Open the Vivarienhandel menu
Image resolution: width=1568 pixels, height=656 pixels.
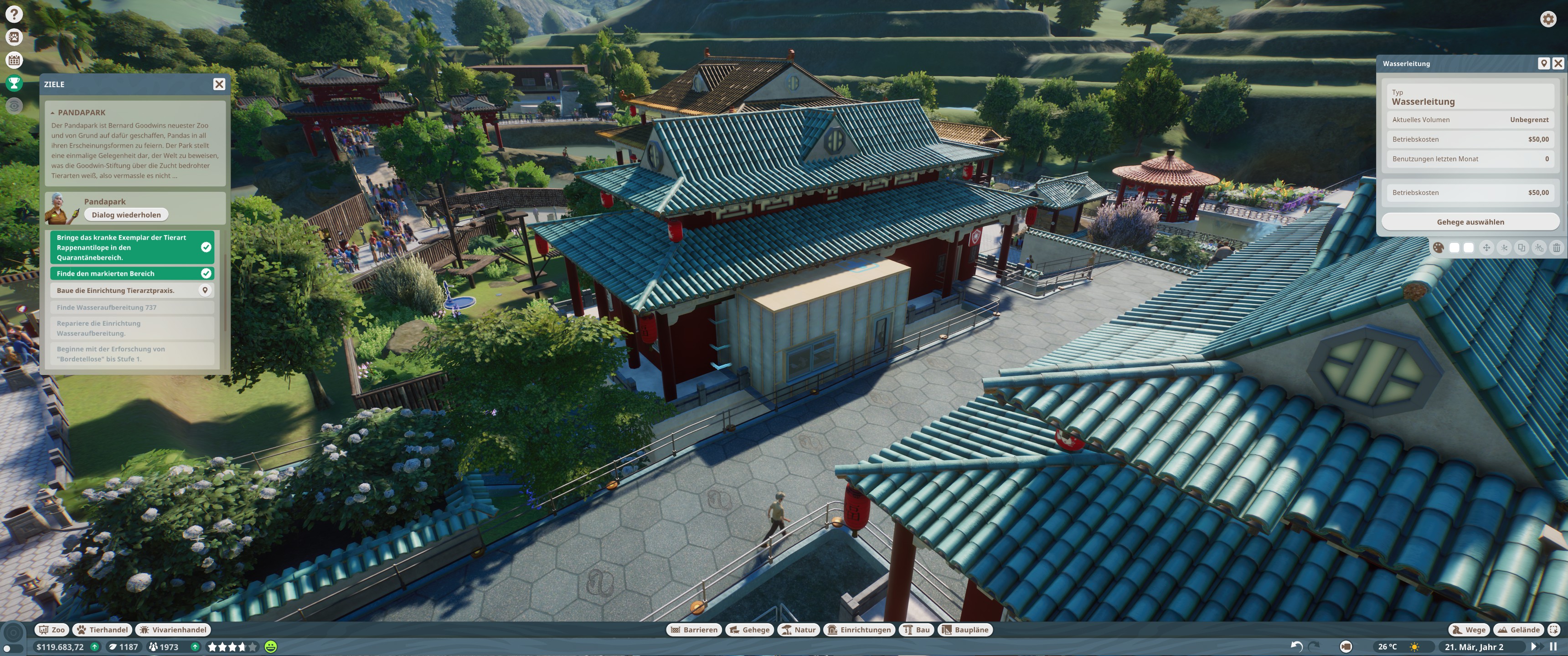pos(173,630)
